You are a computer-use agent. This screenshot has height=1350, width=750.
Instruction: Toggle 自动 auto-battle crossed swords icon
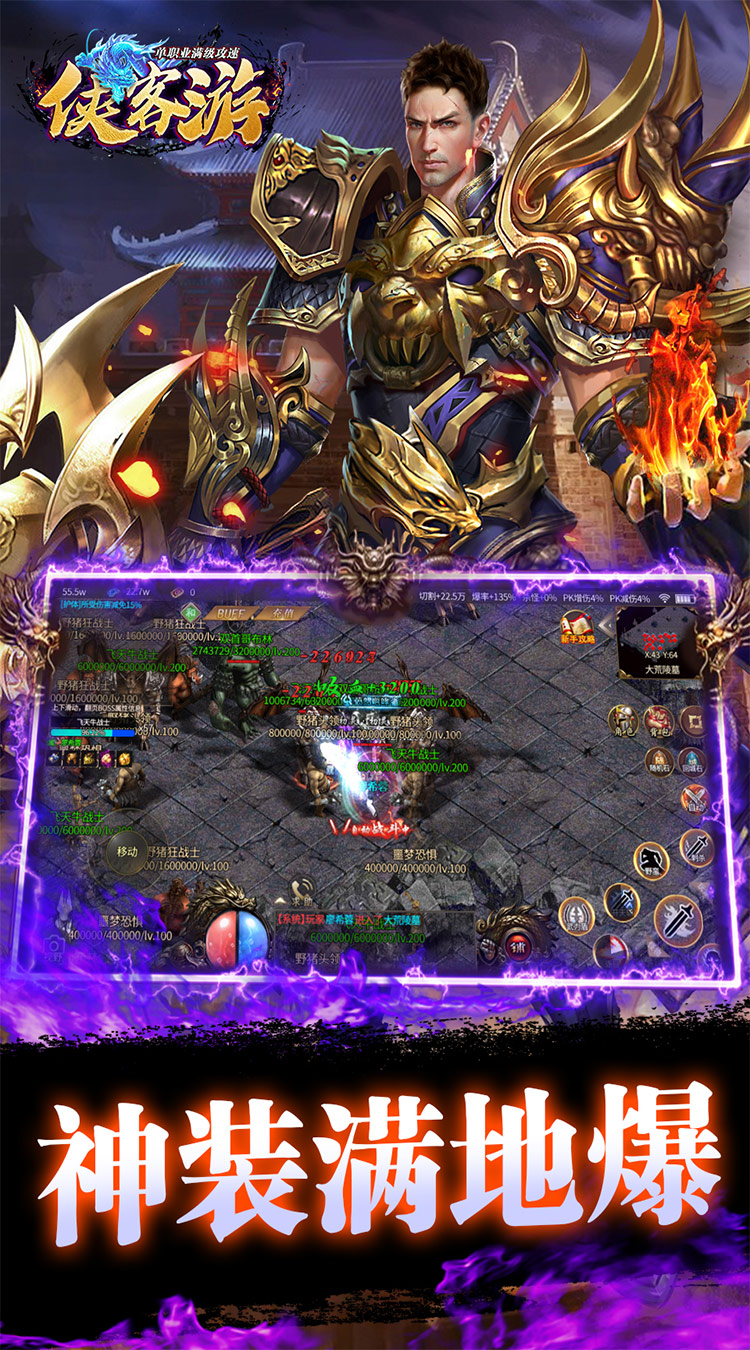click(x=693, y=799)
